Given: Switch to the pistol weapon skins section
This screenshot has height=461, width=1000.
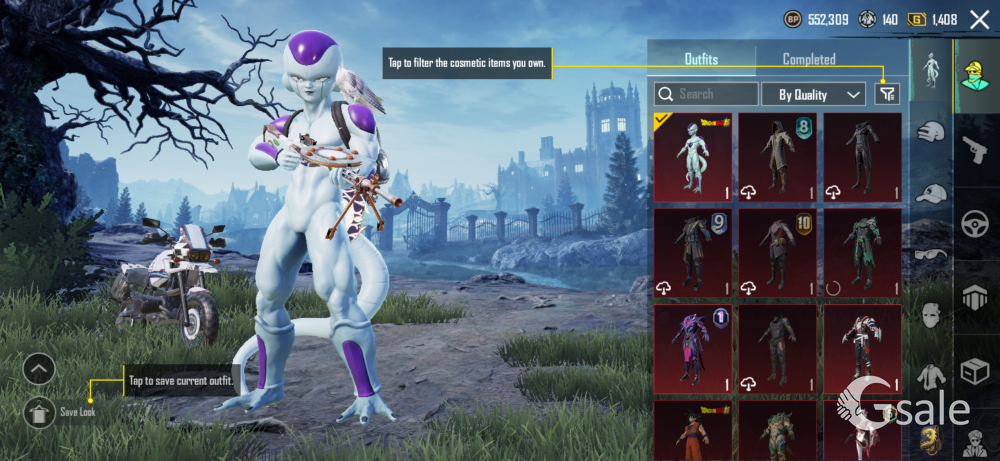Looking at the screenshot, I should point(975,150).
